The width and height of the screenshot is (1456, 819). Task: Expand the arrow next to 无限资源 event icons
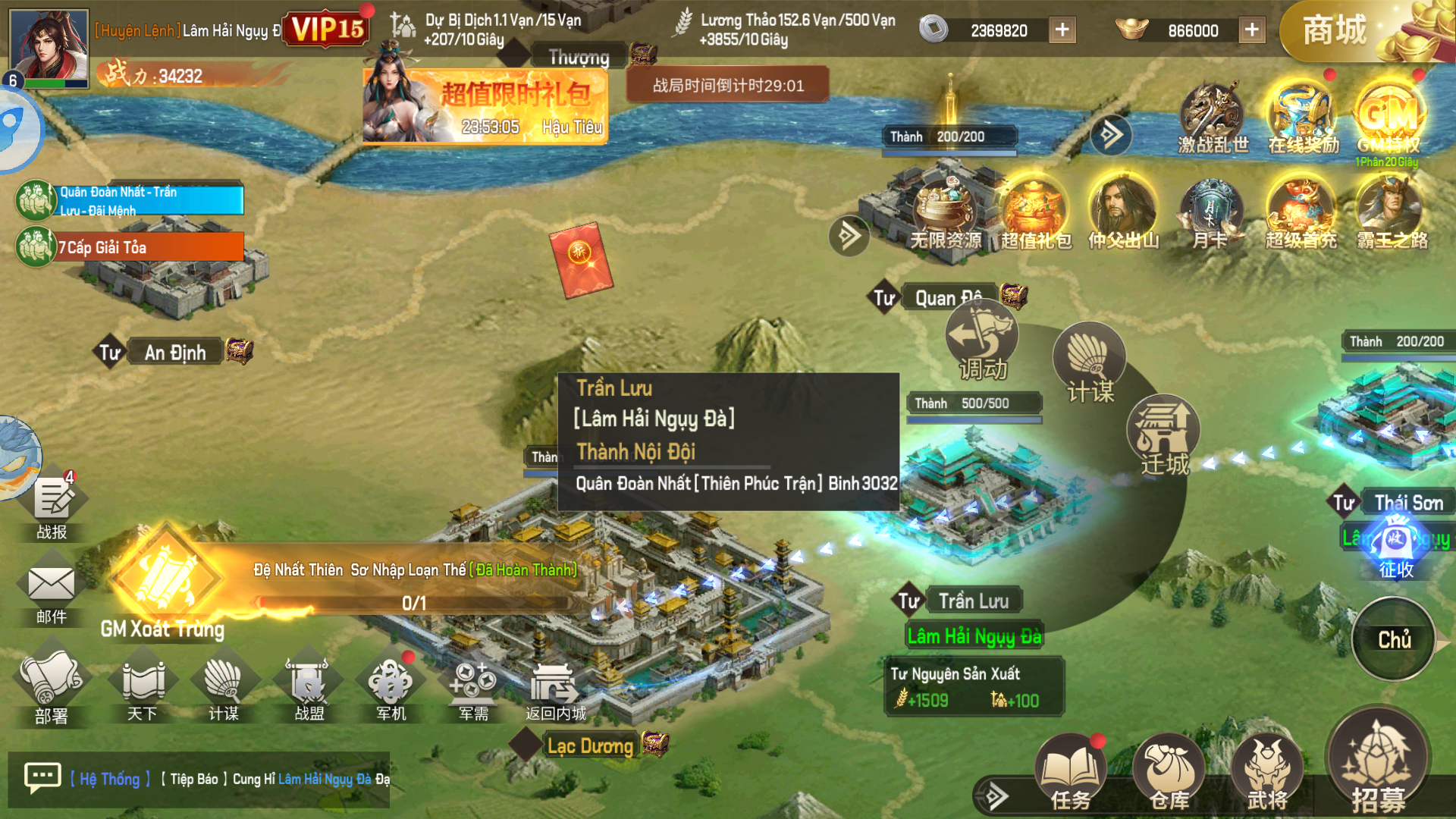[850, 236]
